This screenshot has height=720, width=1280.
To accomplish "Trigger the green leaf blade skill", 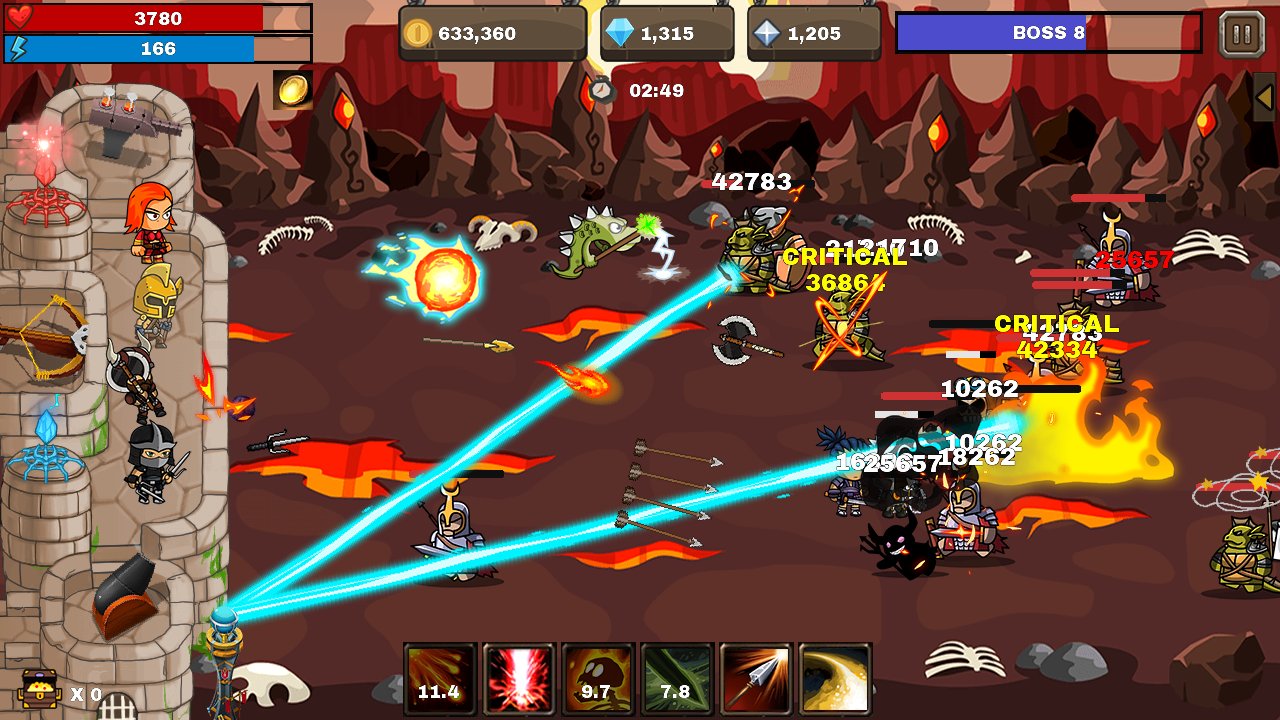I will [x=676, y=679].
